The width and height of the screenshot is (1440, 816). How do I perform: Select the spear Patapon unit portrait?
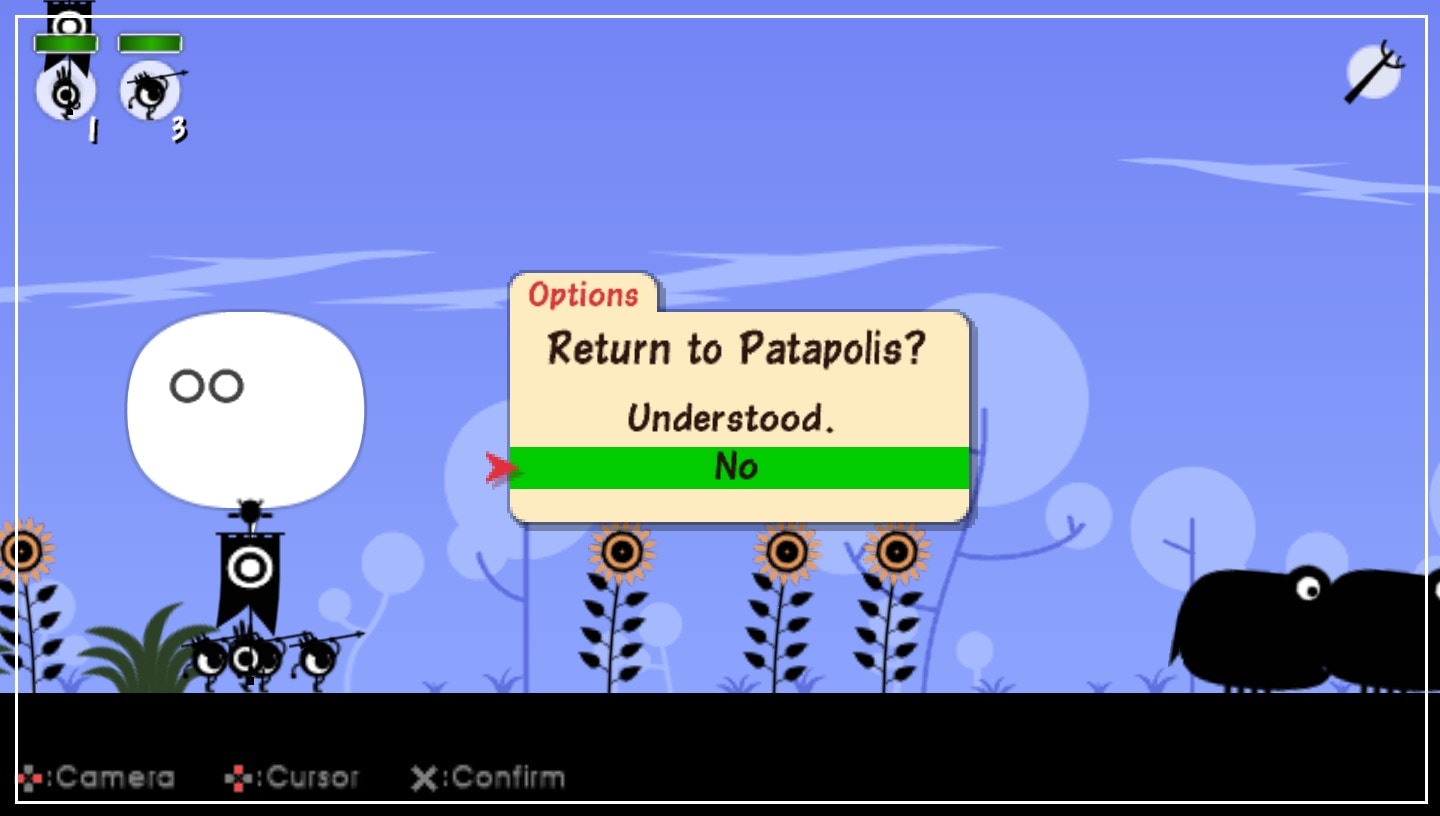(x=150, y=92)
